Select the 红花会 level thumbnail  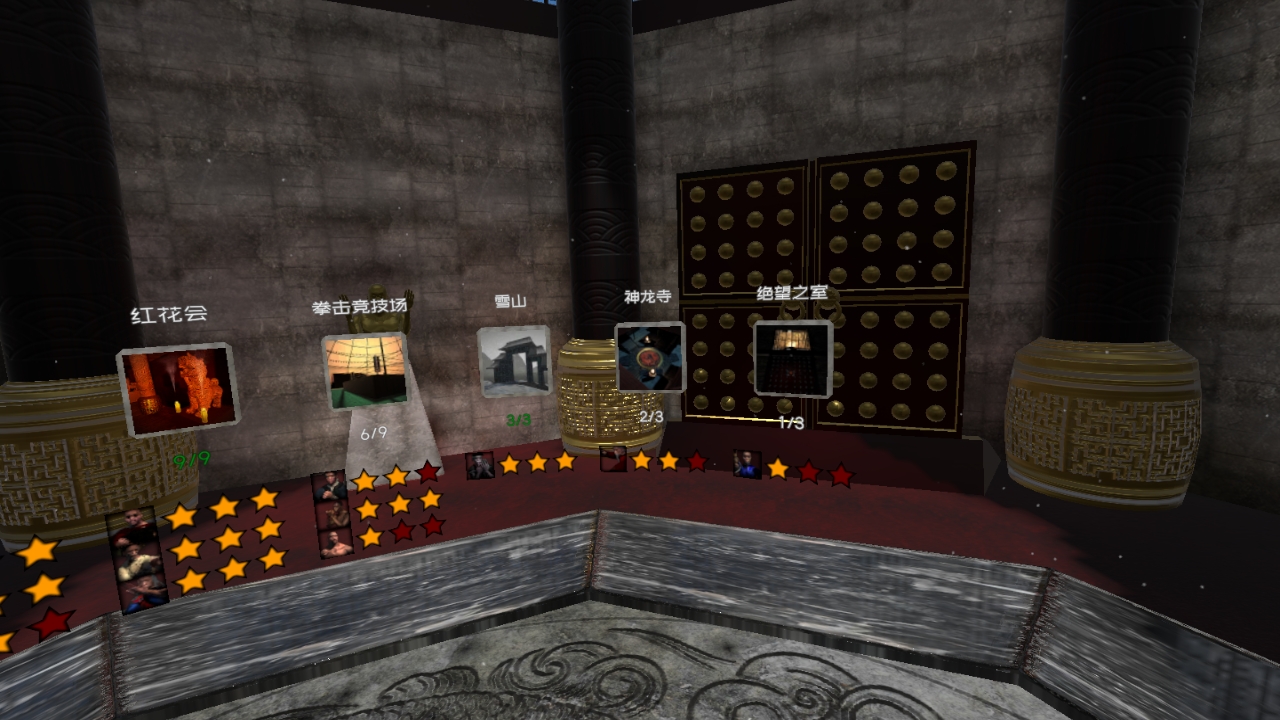click(178, 385)
